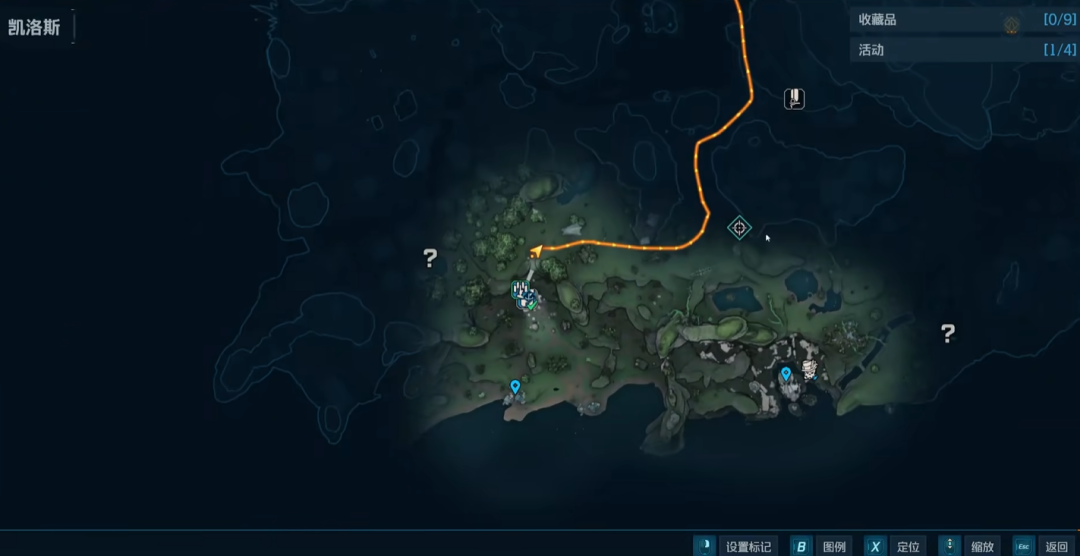Click the orange player arrow marker
The image size is (1080, 556).
[x=536, y=250]
